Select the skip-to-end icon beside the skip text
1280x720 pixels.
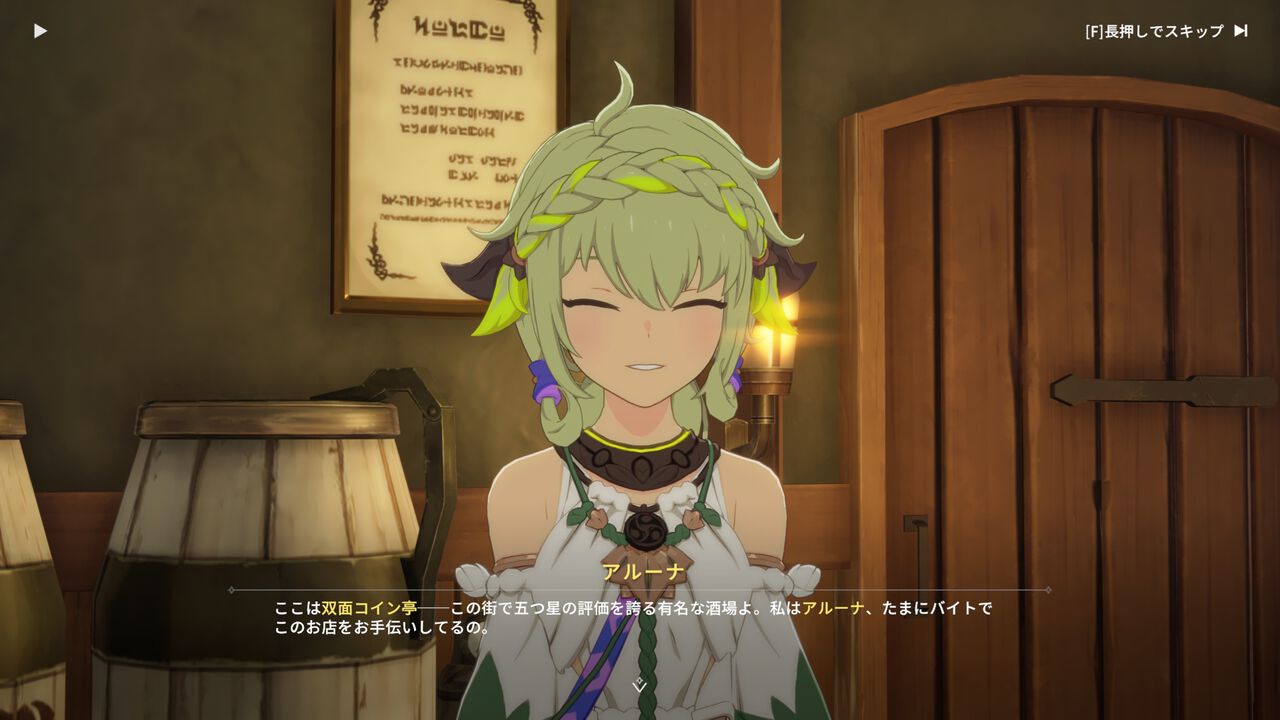tap(1240, 30)
